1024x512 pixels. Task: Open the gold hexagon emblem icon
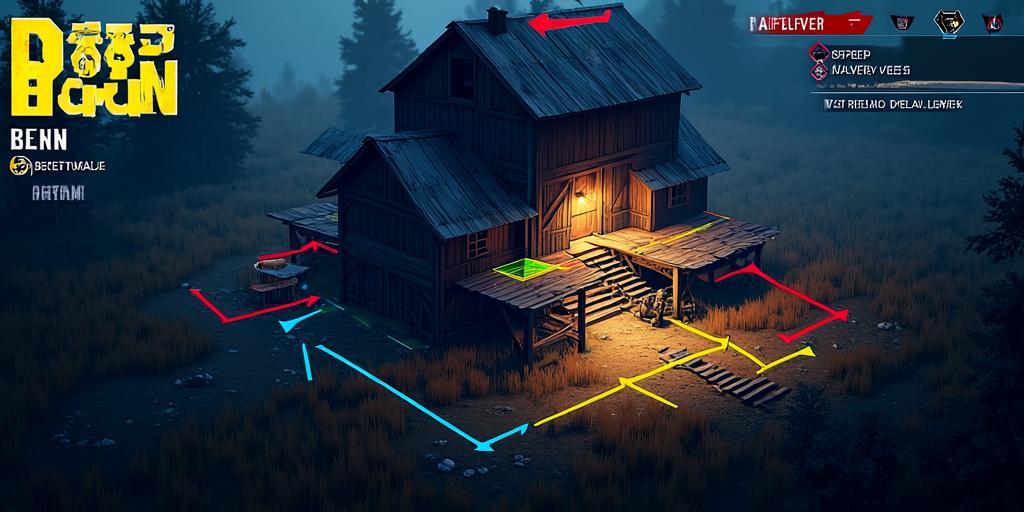947,22
